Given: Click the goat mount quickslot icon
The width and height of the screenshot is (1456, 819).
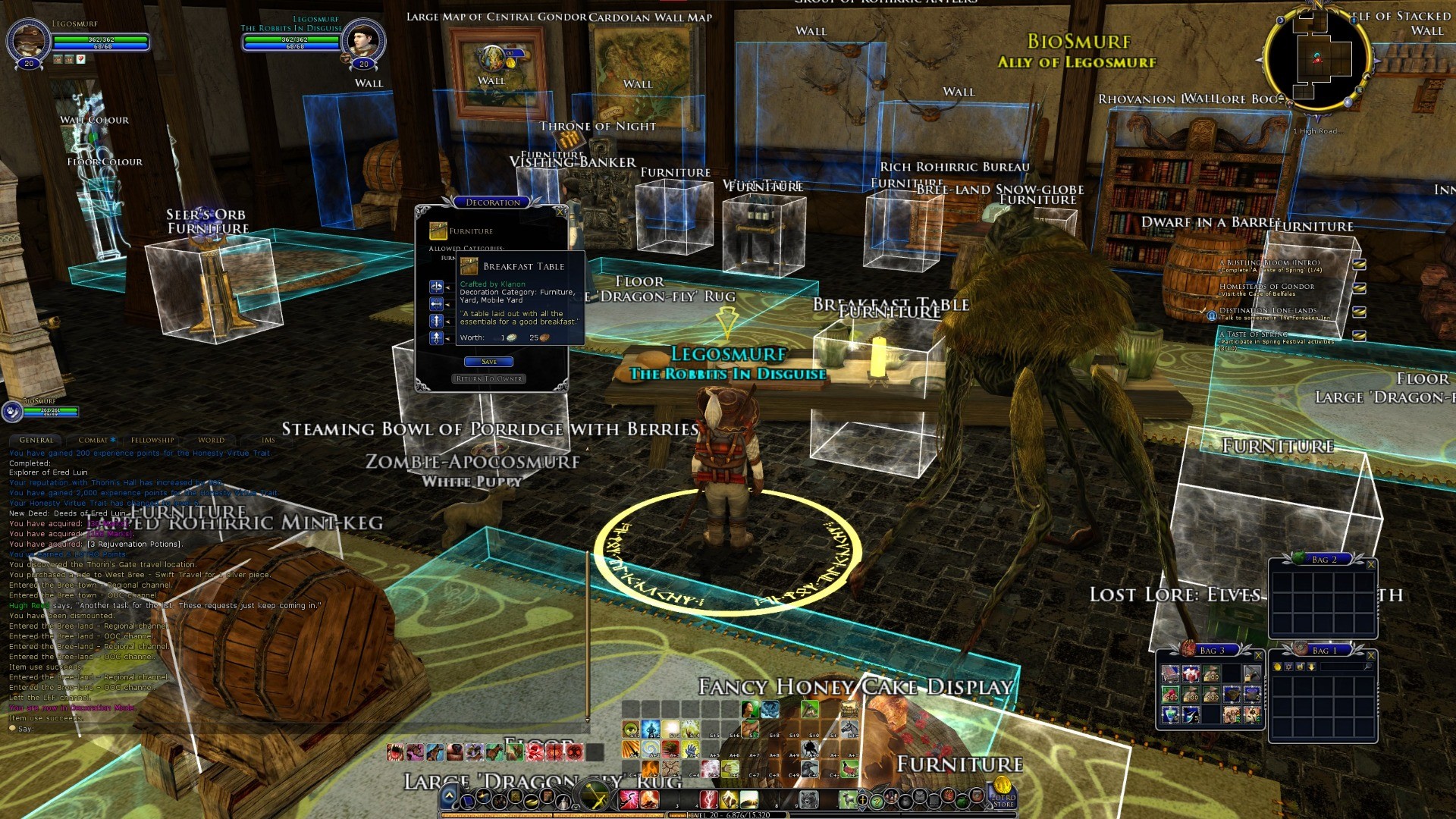Looking at the screenshot, I should (x=848, y=799).
